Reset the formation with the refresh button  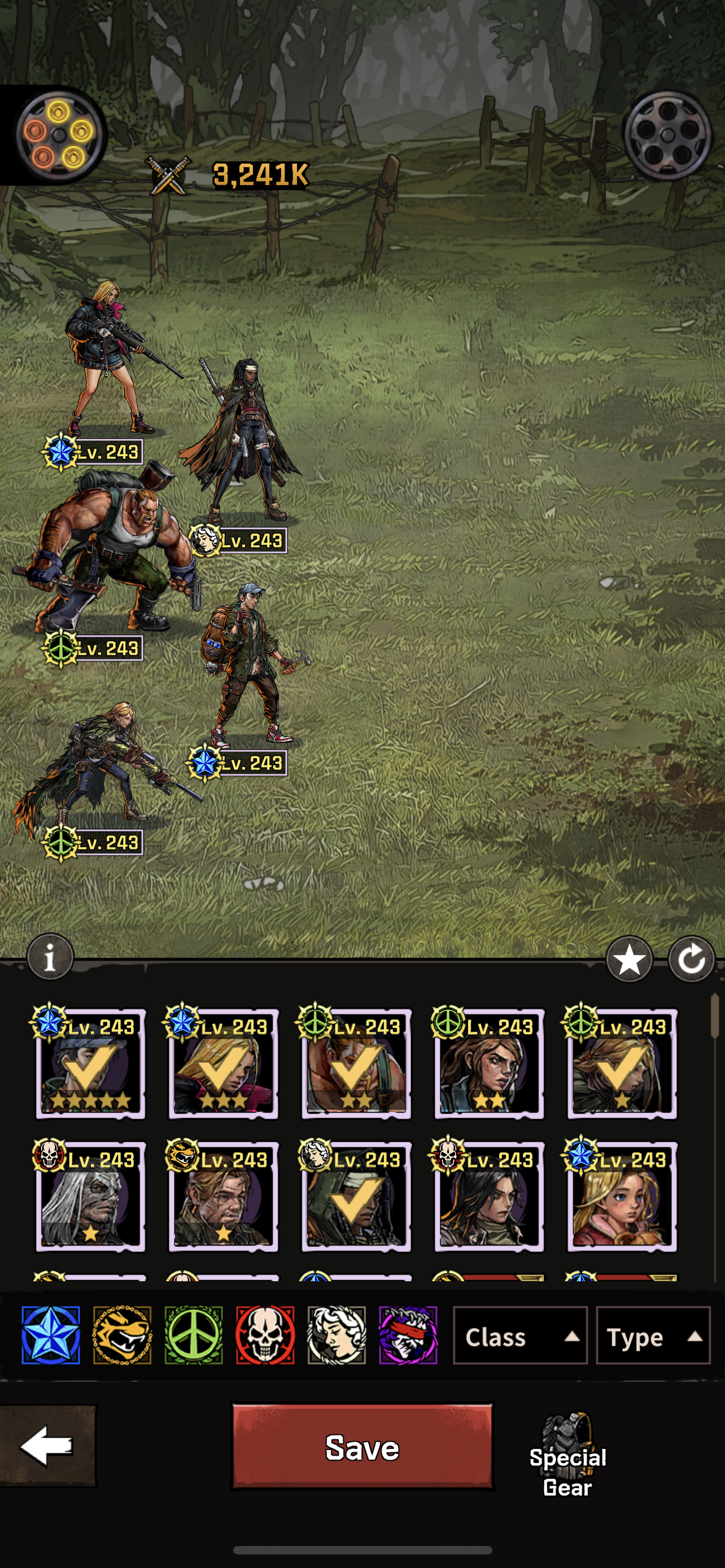pos(692,960)
